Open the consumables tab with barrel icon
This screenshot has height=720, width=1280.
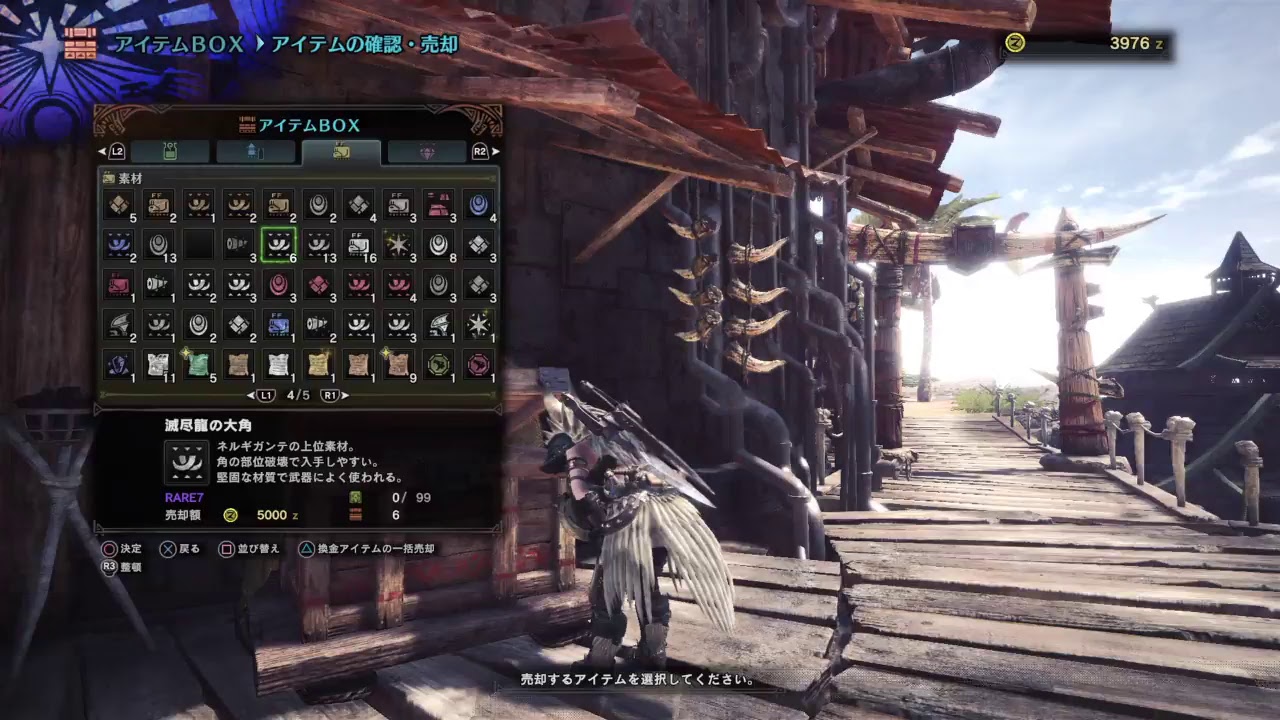click(254, 152)
